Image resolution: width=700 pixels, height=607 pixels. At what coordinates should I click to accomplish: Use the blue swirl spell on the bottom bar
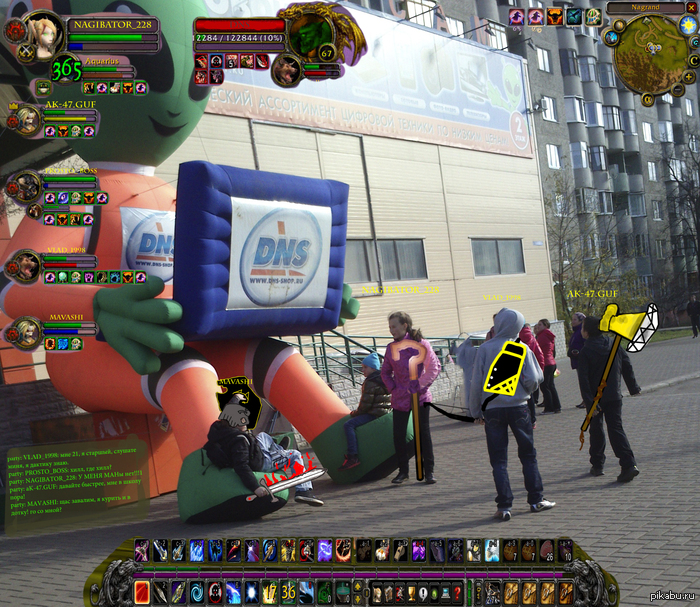(x=196, y=591)
